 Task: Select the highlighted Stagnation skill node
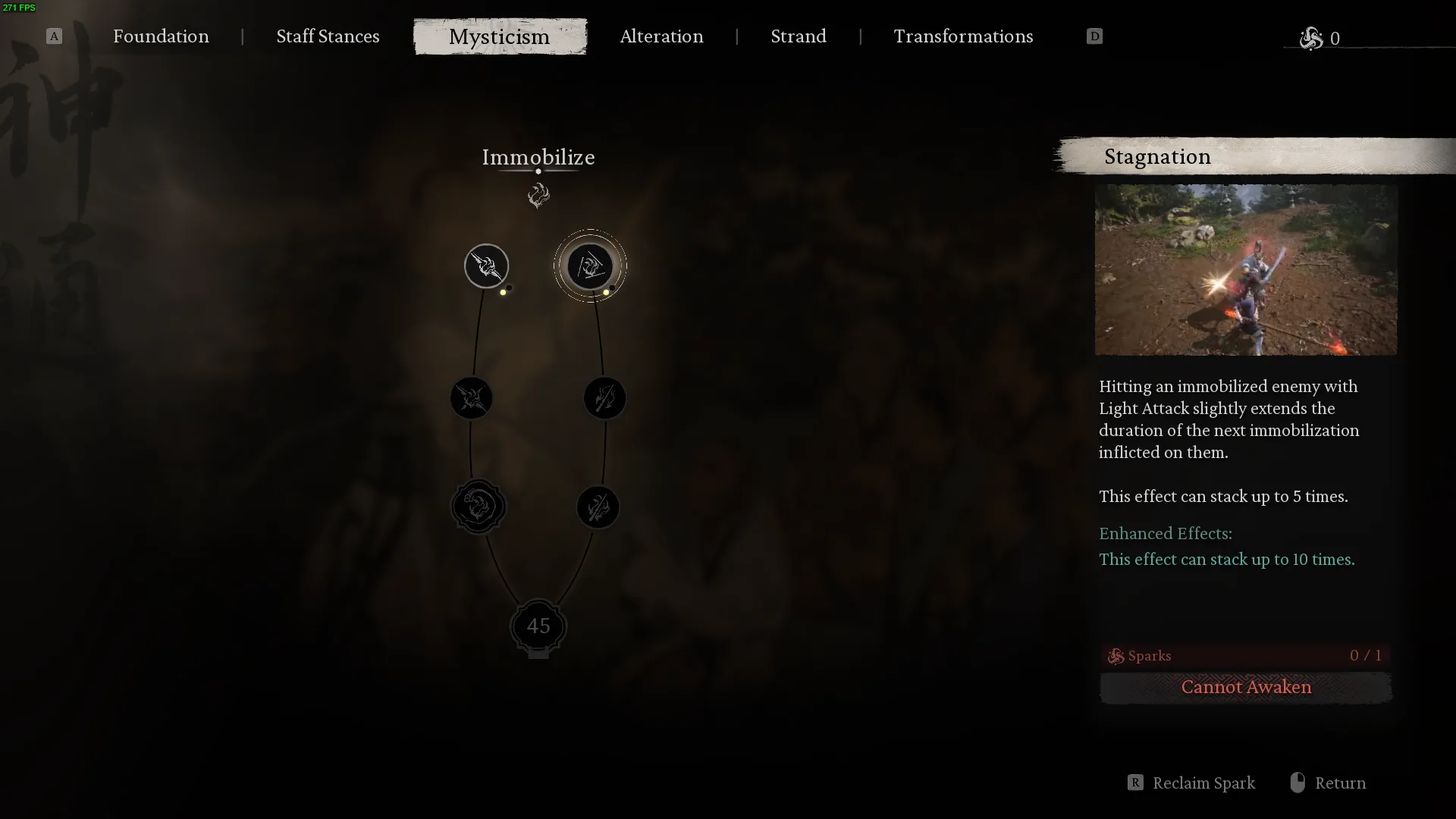[x=590, y=266]
